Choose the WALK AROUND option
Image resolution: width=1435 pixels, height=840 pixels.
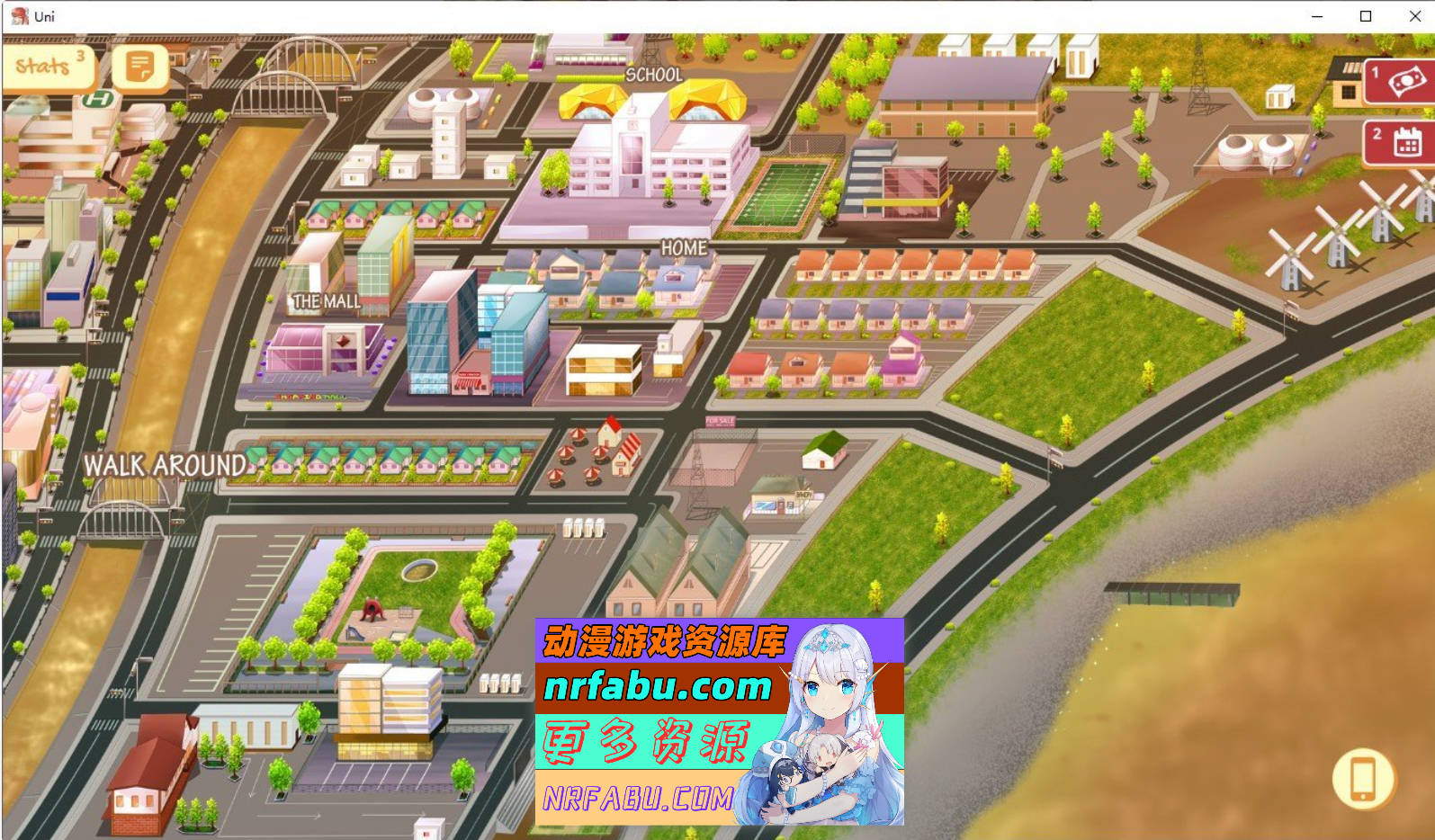[165, 466]
